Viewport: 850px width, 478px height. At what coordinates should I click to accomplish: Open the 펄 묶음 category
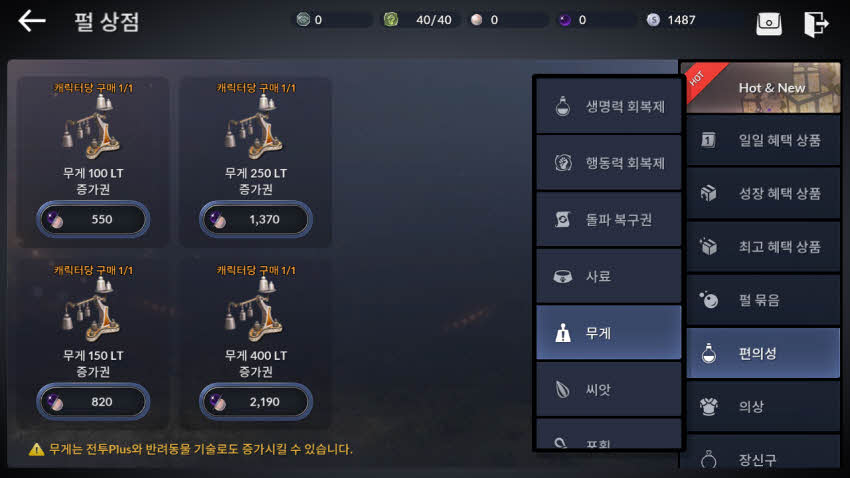[x=763, y=299]
